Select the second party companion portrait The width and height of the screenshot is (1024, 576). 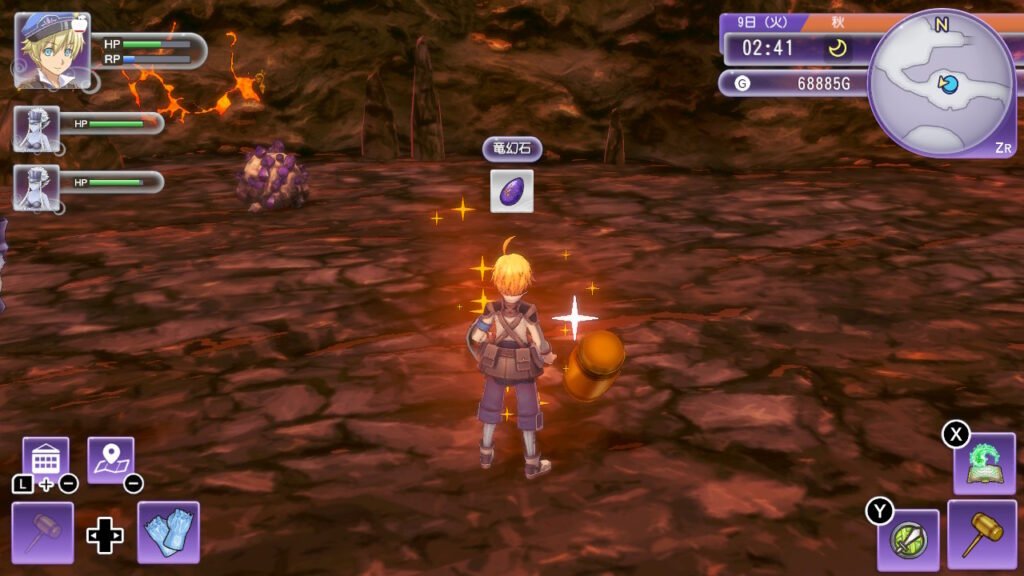click(36, 187)
